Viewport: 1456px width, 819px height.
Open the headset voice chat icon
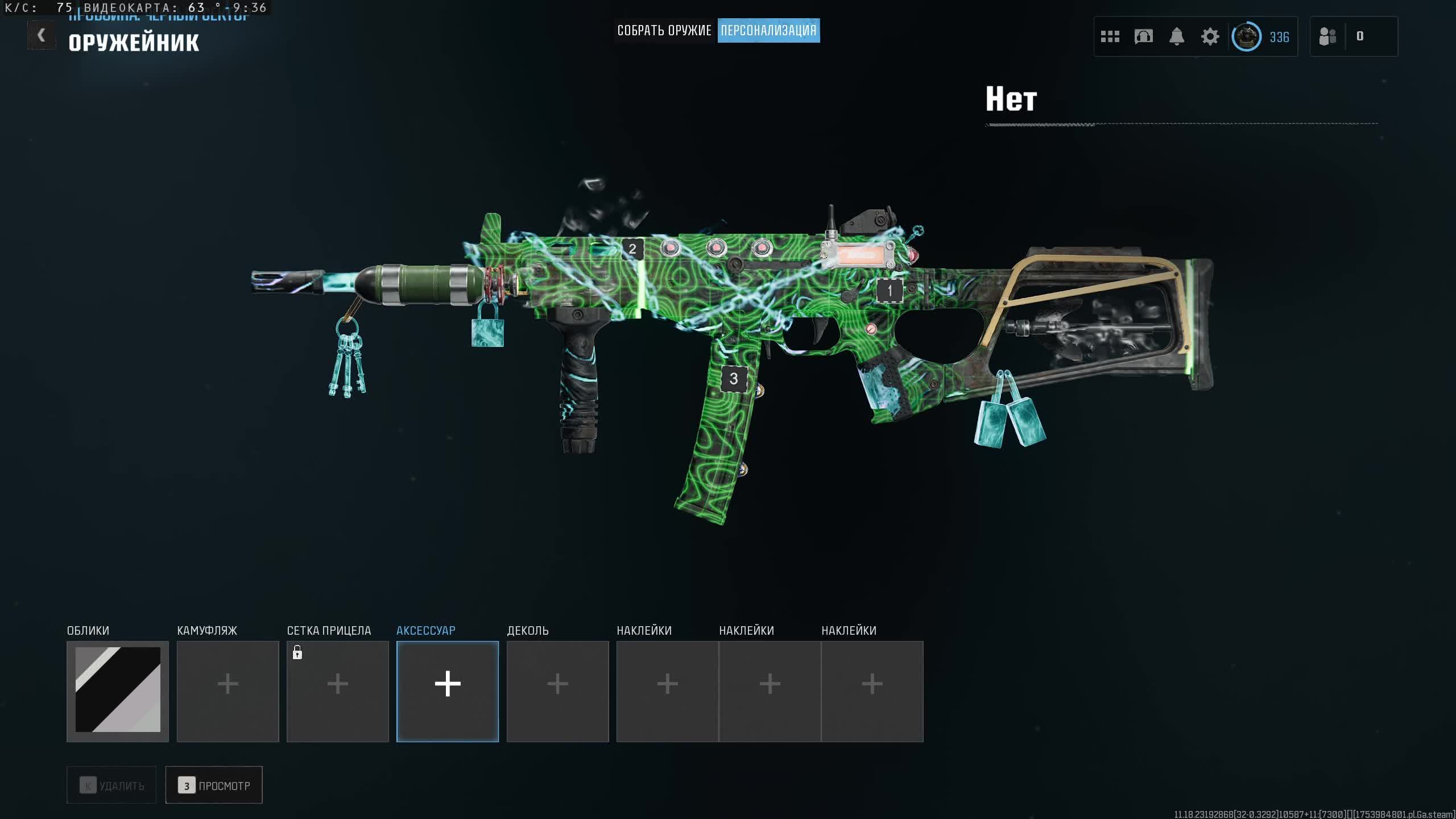pos(1143,37)
